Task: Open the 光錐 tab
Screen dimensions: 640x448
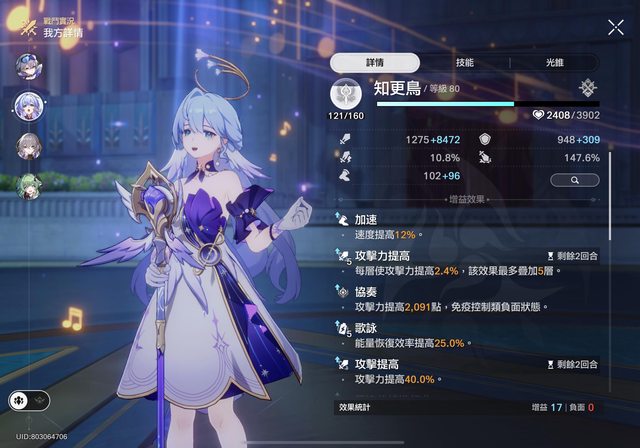Action: coord(553,62)
